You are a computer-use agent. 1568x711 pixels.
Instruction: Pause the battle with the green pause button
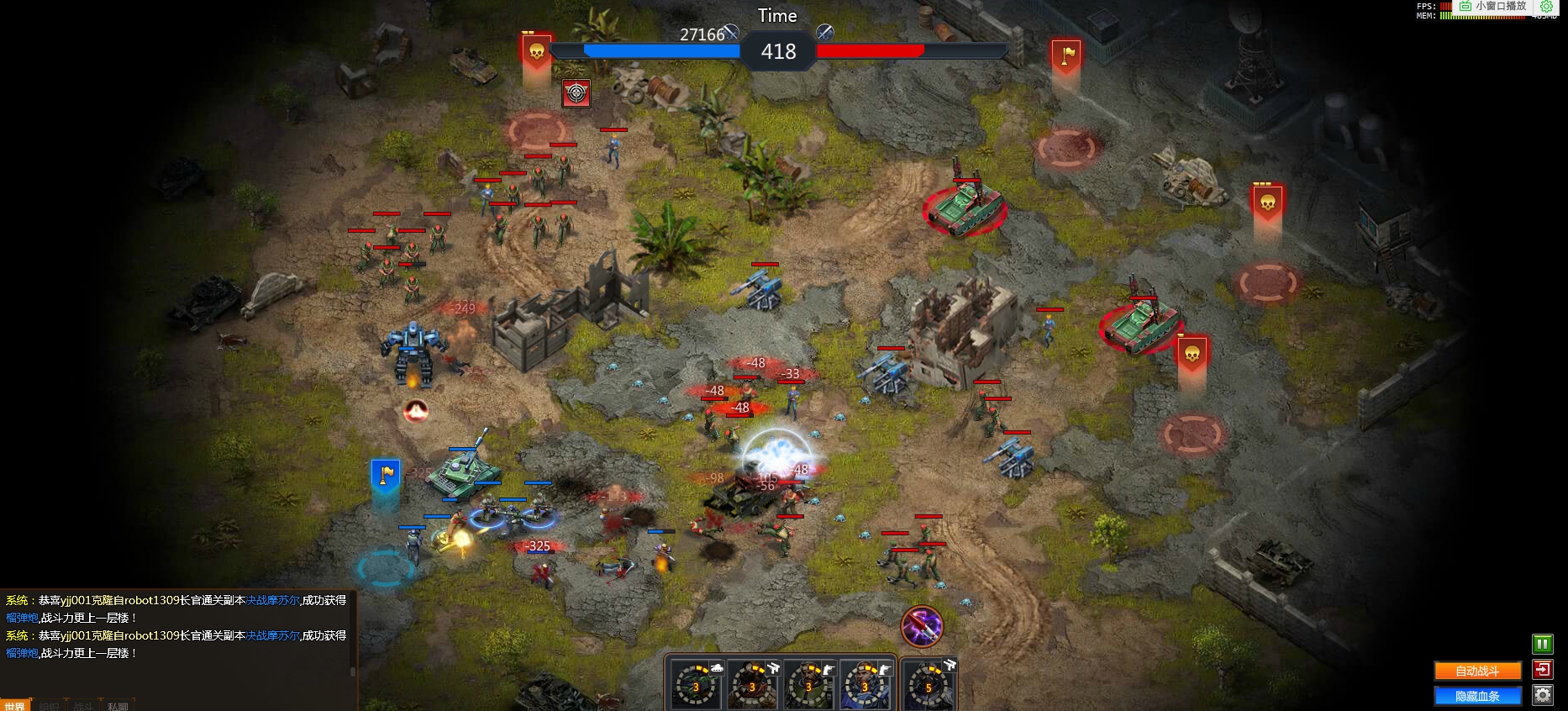[x=1542, y=645]
